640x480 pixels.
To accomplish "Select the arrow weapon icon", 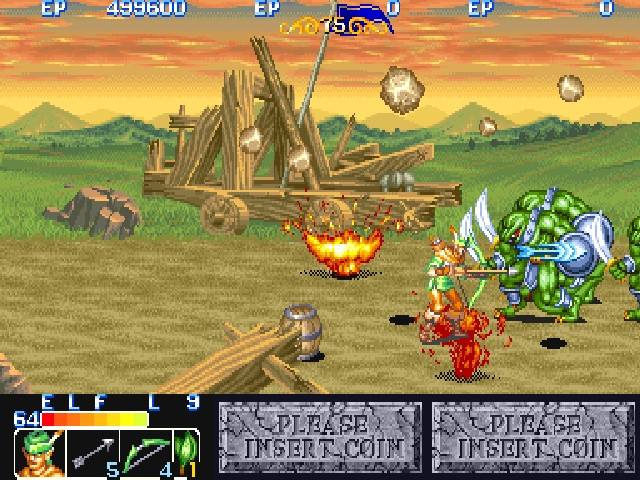I will click(x=92, y=453).
